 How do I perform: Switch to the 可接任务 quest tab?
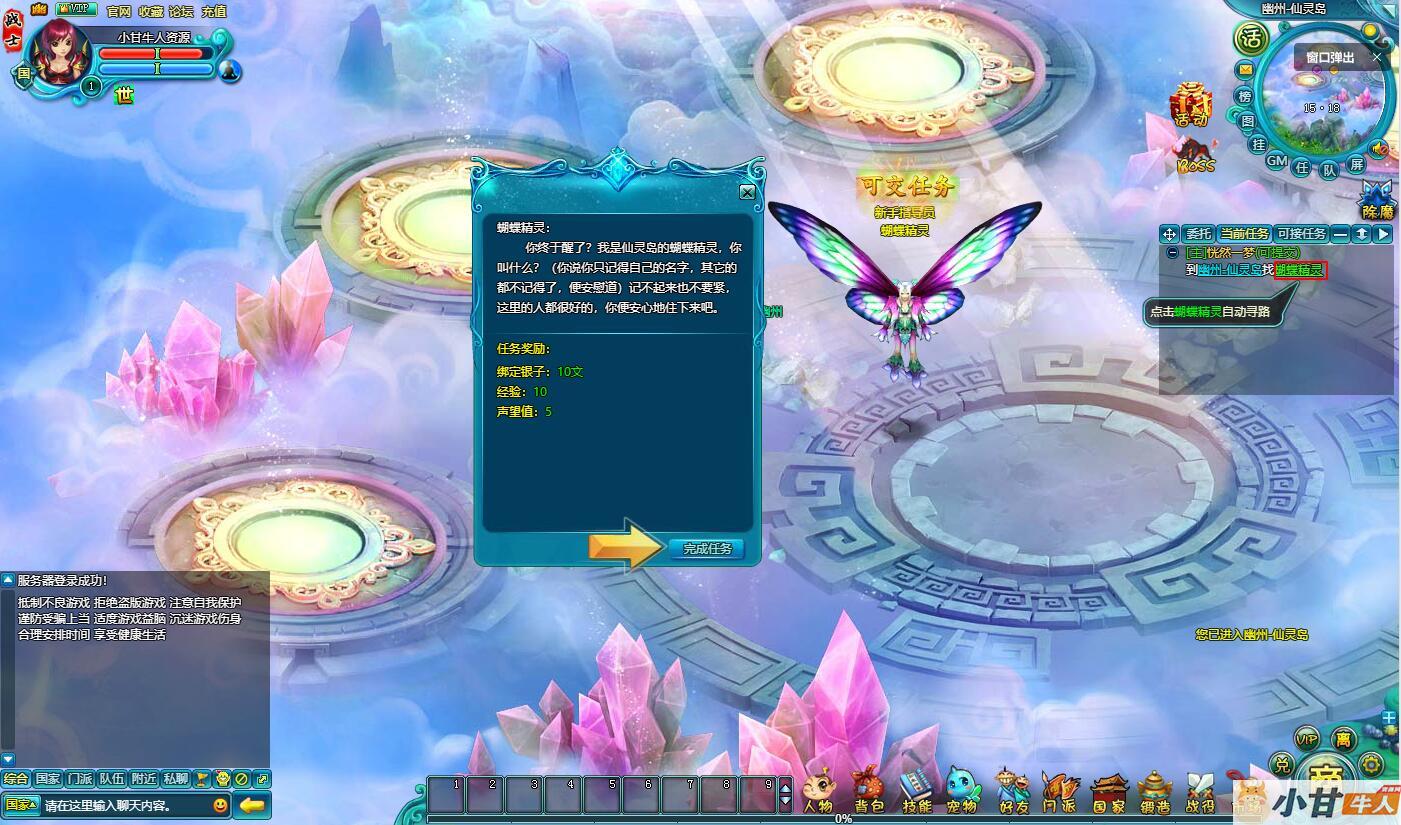coord(1301,234)
